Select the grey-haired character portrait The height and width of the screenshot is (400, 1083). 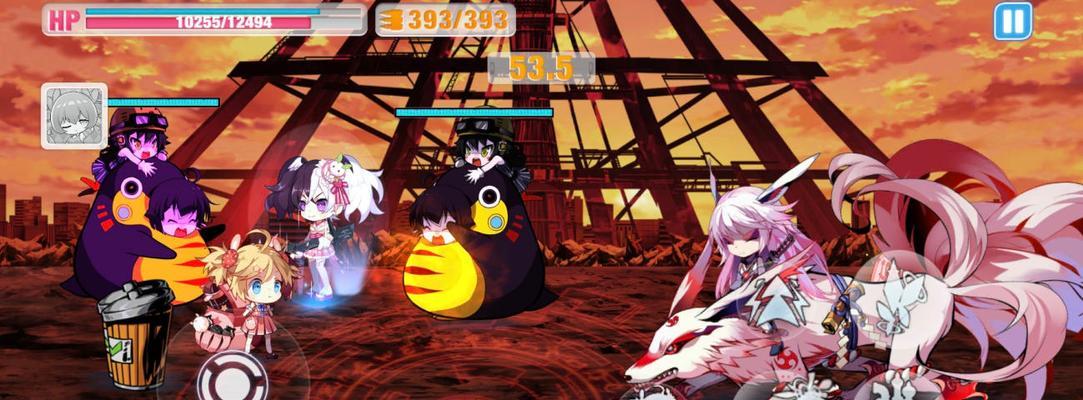click(74, 116)
